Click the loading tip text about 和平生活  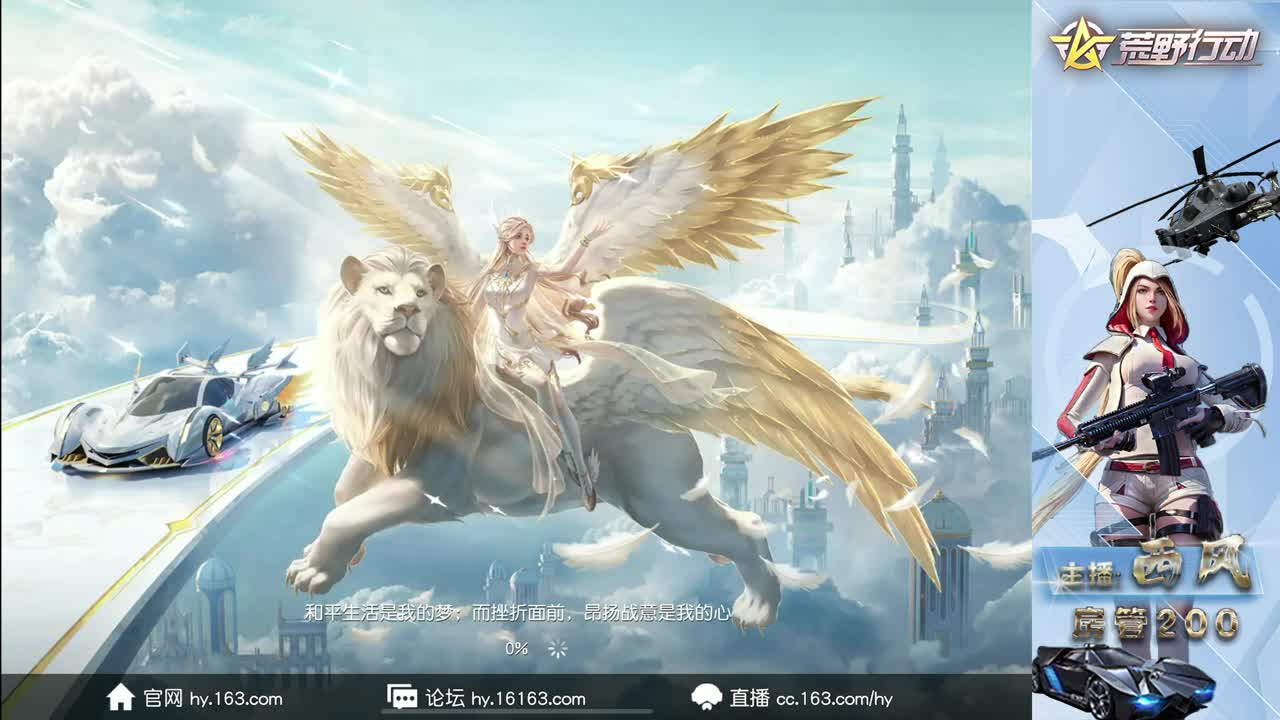point(517,617)
